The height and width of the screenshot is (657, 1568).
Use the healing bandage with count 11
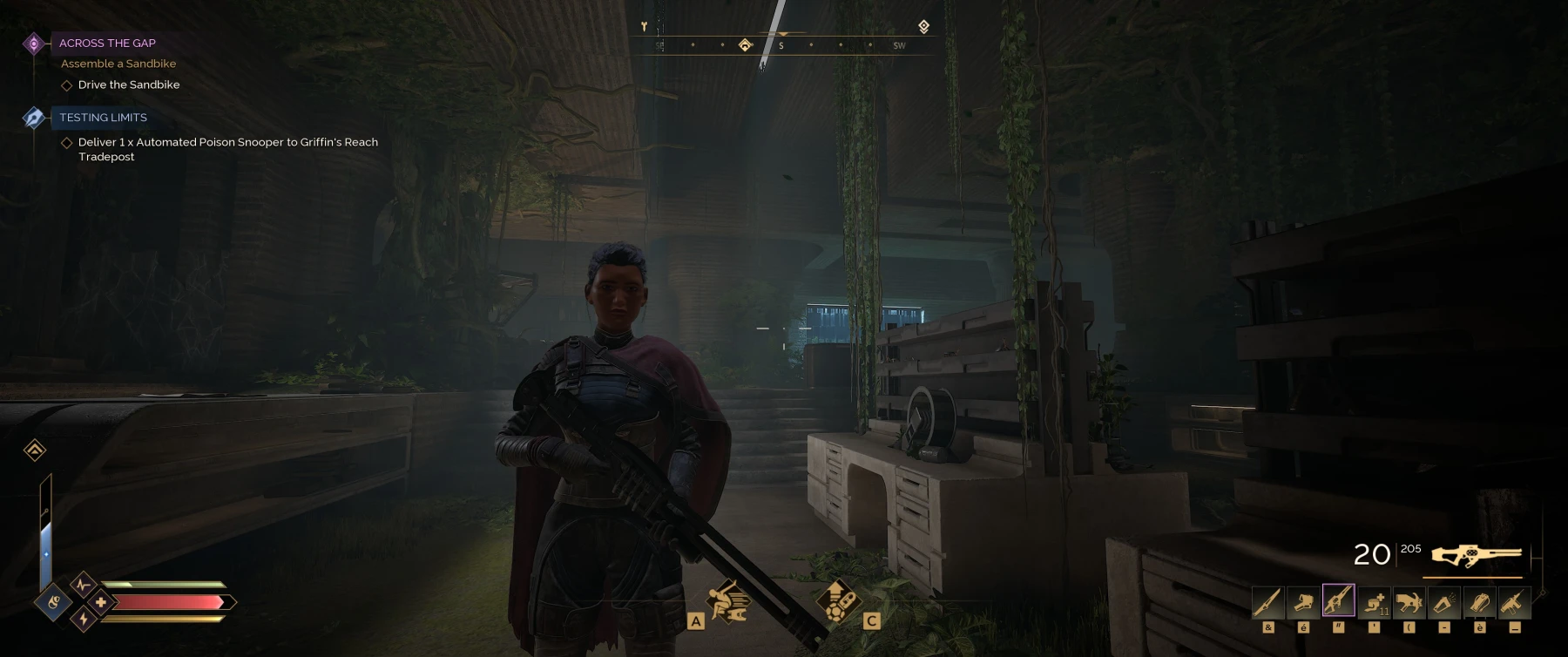click(1374, 602)
